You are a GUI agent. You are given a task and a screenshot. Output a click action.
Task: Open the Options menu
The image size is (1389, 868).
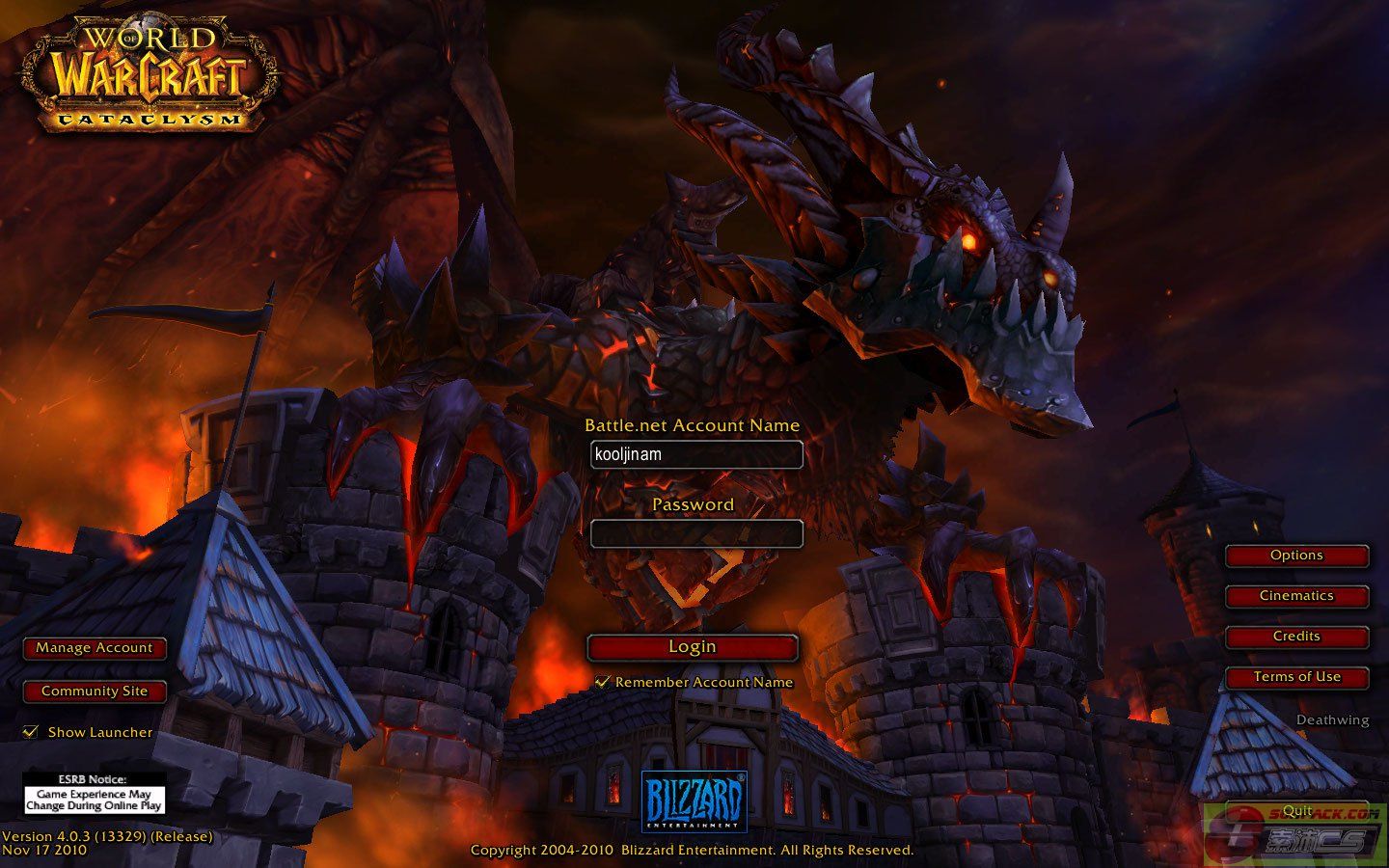click(x=1296, y=556)
